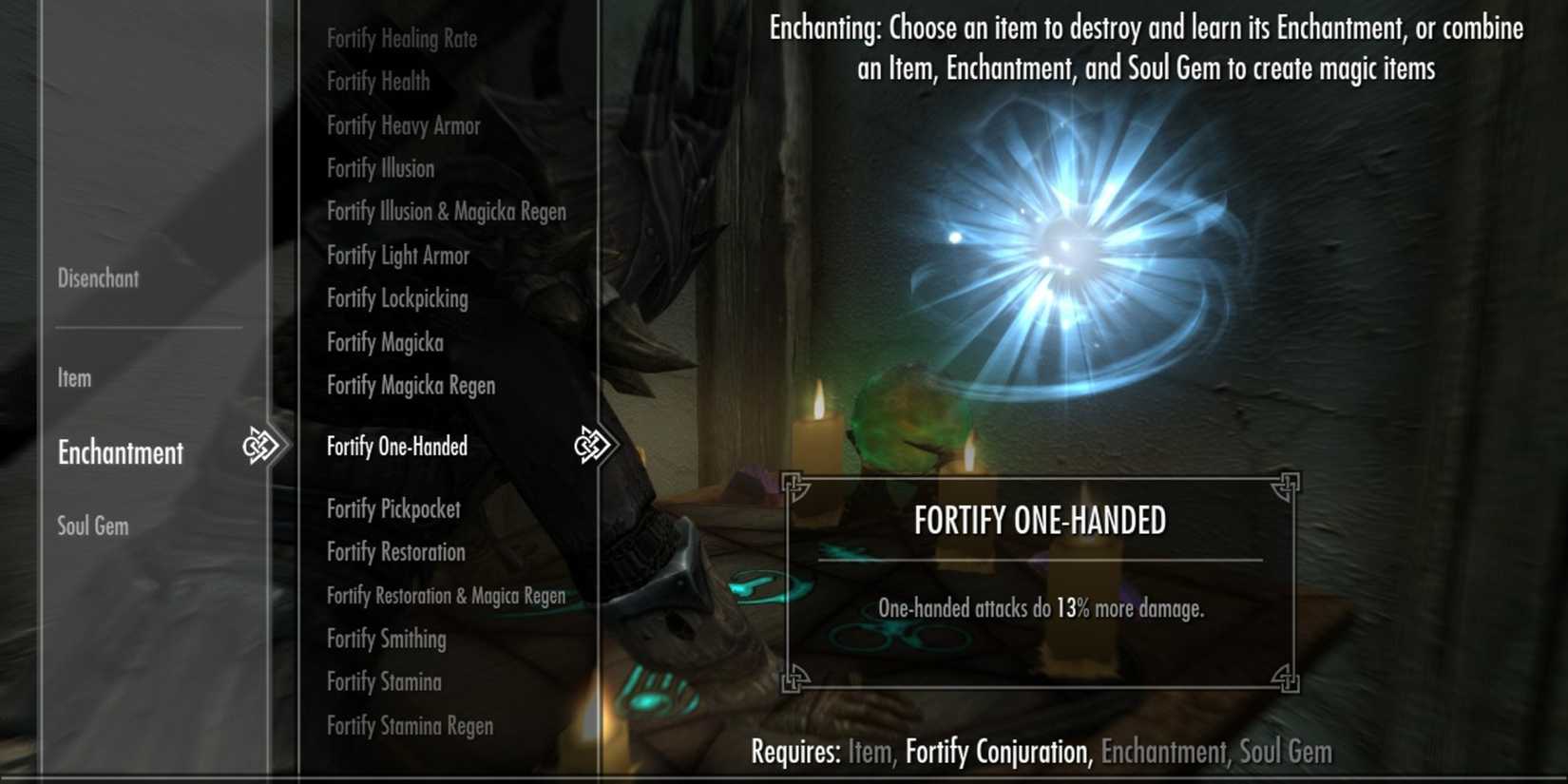This screenshot has width=1568, height=784.
Task: Choose the Fortify One-Handed enchantment
Action: click(x=396, y=446)
